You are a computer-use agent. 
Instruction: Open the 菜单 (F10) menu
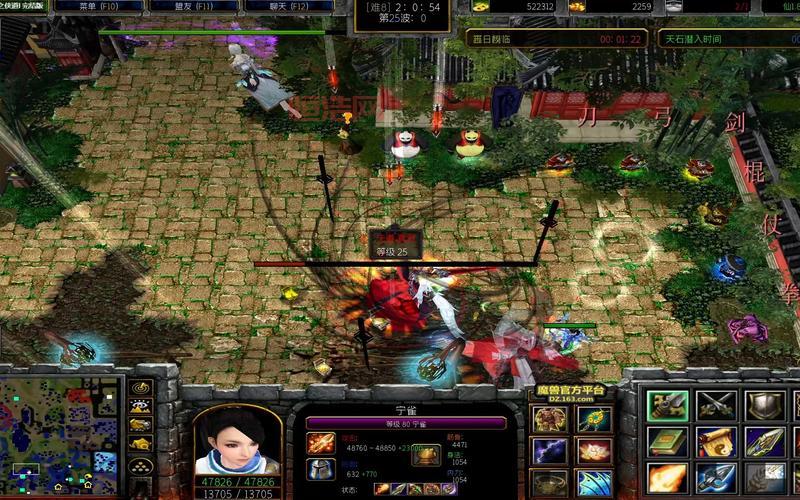pyautogui.click(x=86, y=6)
